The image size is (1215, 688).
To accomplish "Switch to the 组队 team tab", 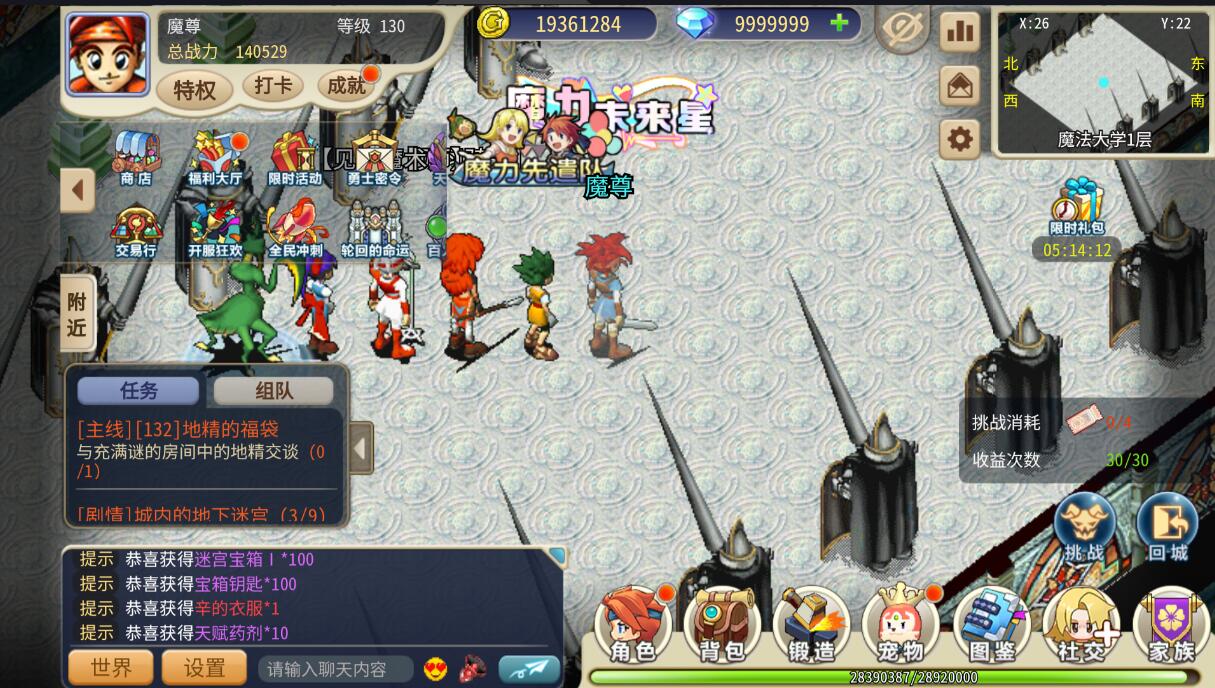I will click(x=273, y=391).
